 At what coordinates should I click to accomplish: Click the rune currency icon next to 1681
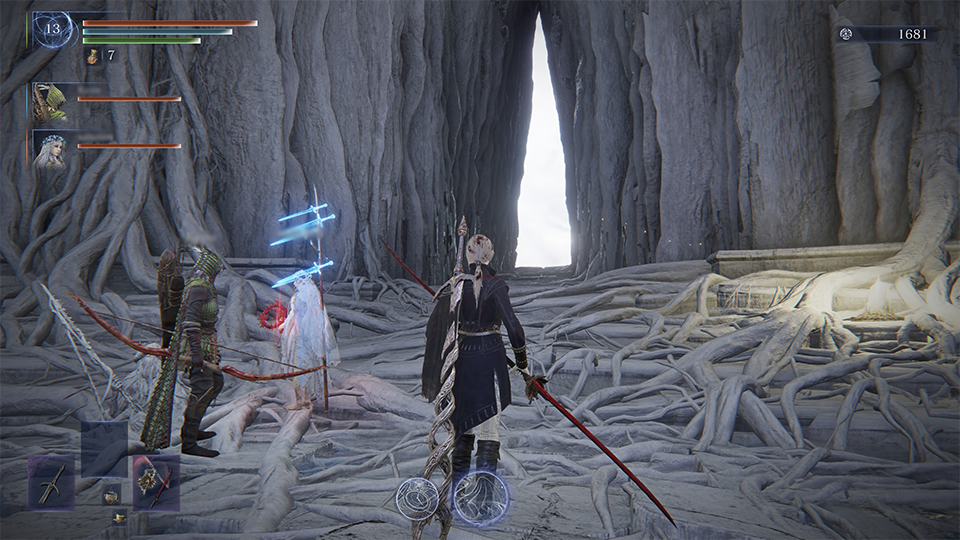(848, 34)
